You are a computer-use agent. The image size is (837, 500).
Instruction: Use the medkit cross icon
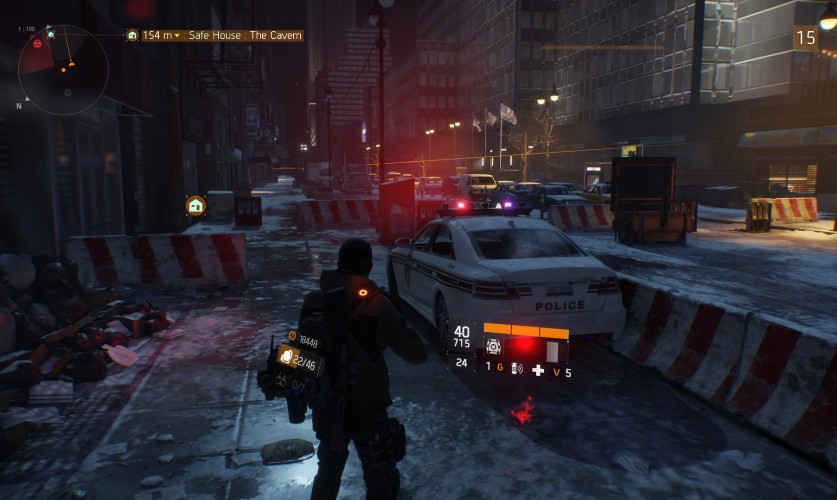[538, 370]
